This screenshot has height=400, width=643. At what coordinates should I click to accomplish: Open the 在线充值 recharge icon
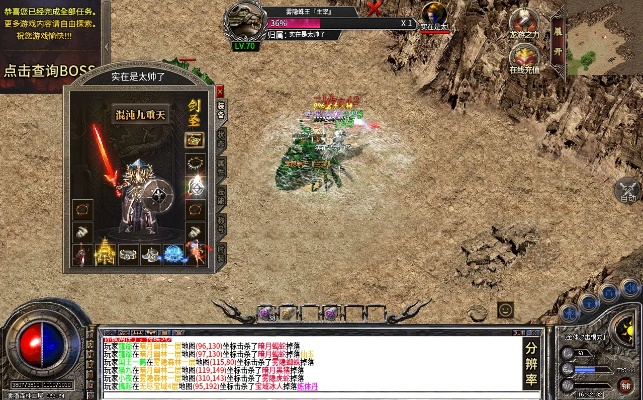(x=524, y=57)
